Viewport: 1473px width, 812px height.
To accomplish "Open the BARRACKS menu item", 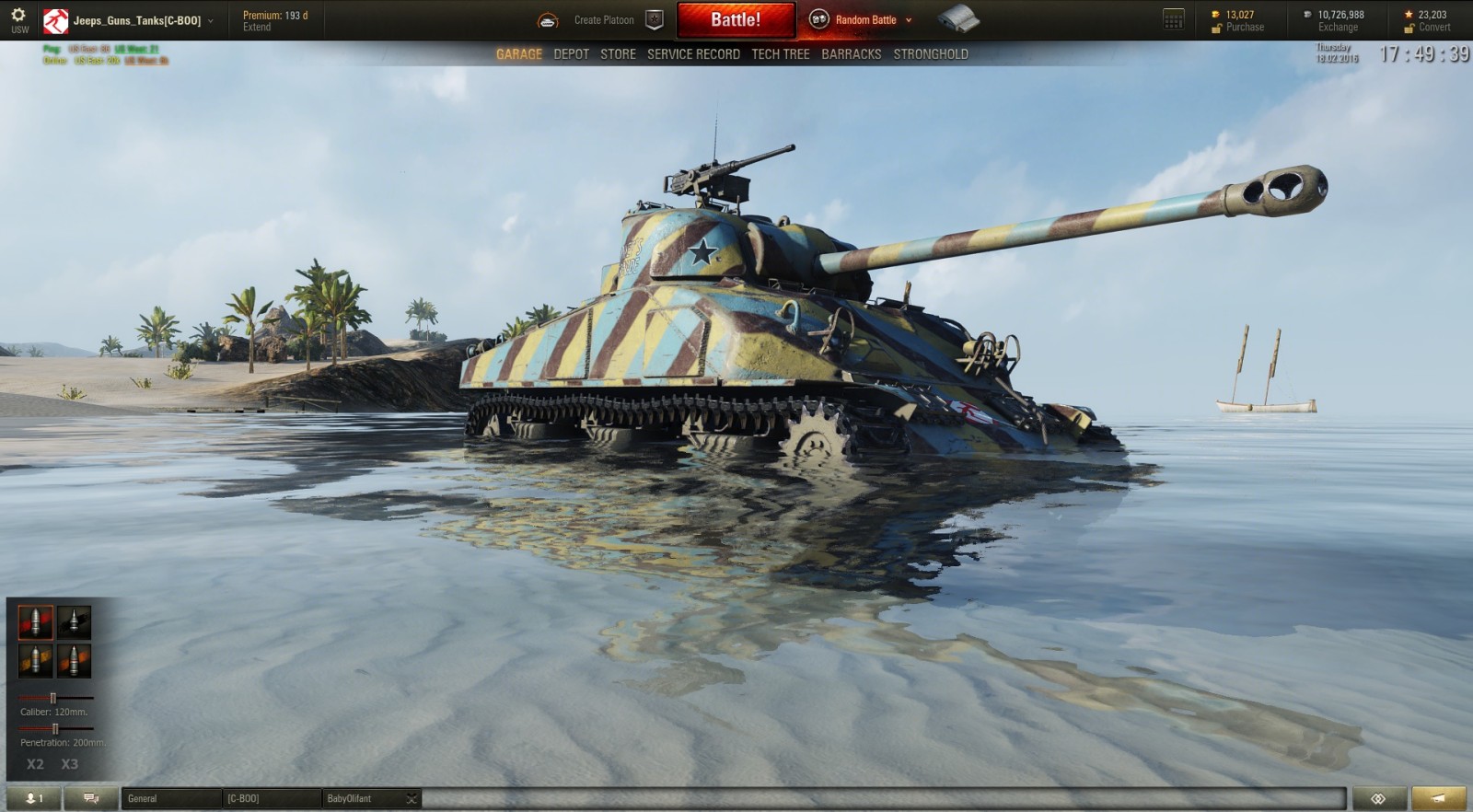I will click(x=852, y=53).
